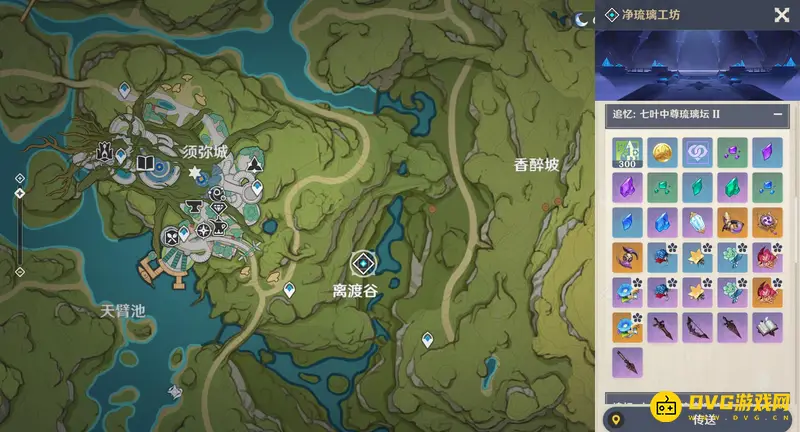Close the 净琉璃工坊 domain panel
Image resolution: width=800 pixels, height=432 pixels.
point(781,14)
